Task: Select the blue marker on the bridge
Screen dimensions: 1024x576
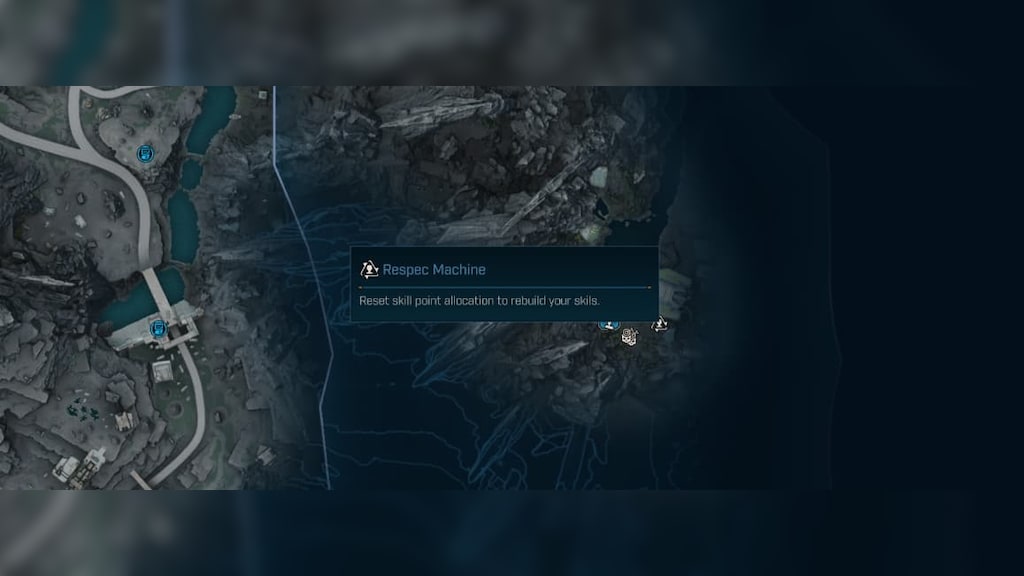Action: point(157,328)
